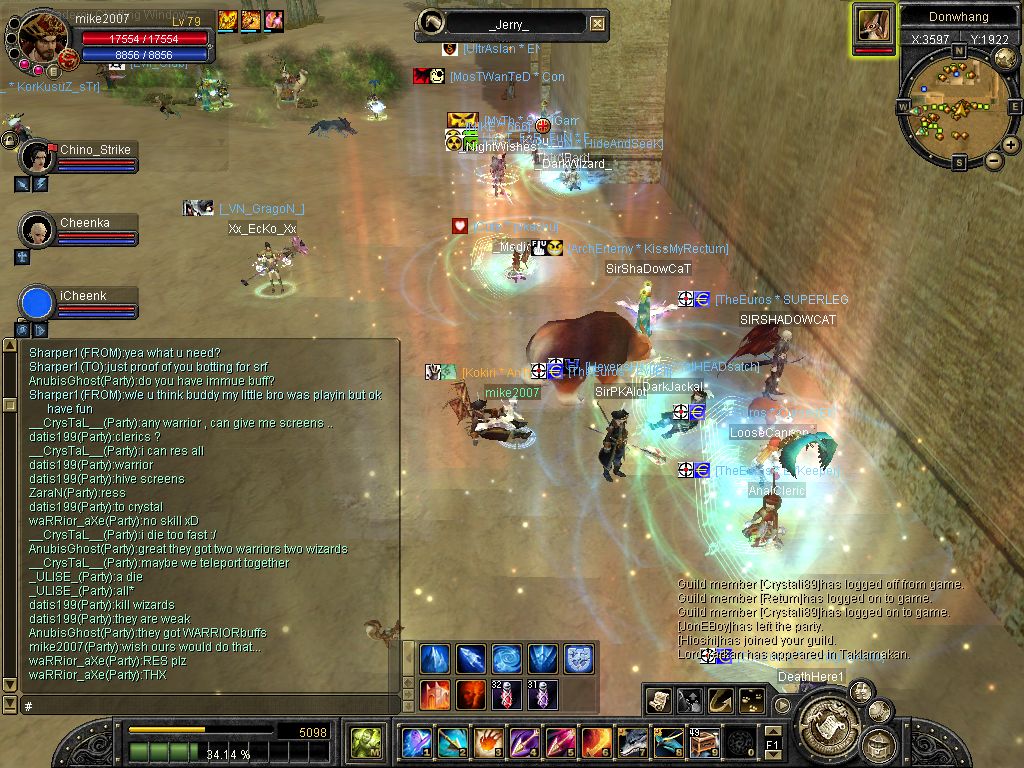Click the green M button left of hotbar

[x=364, y=742]
